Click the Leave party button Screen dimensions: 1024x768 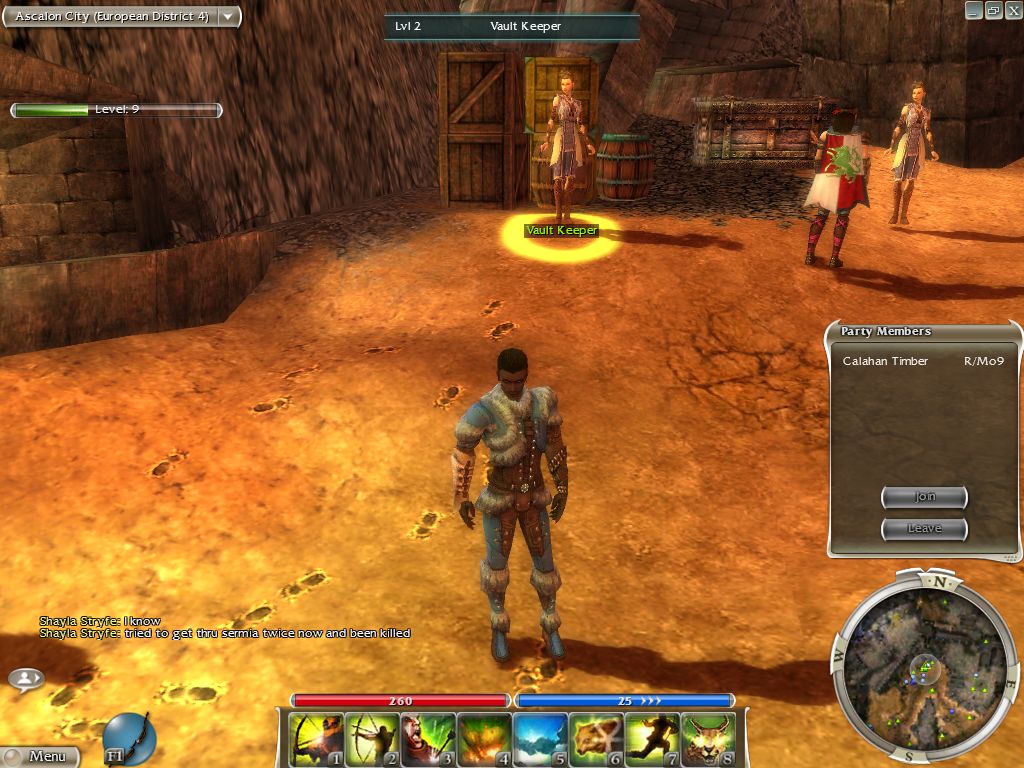point(924,528)
